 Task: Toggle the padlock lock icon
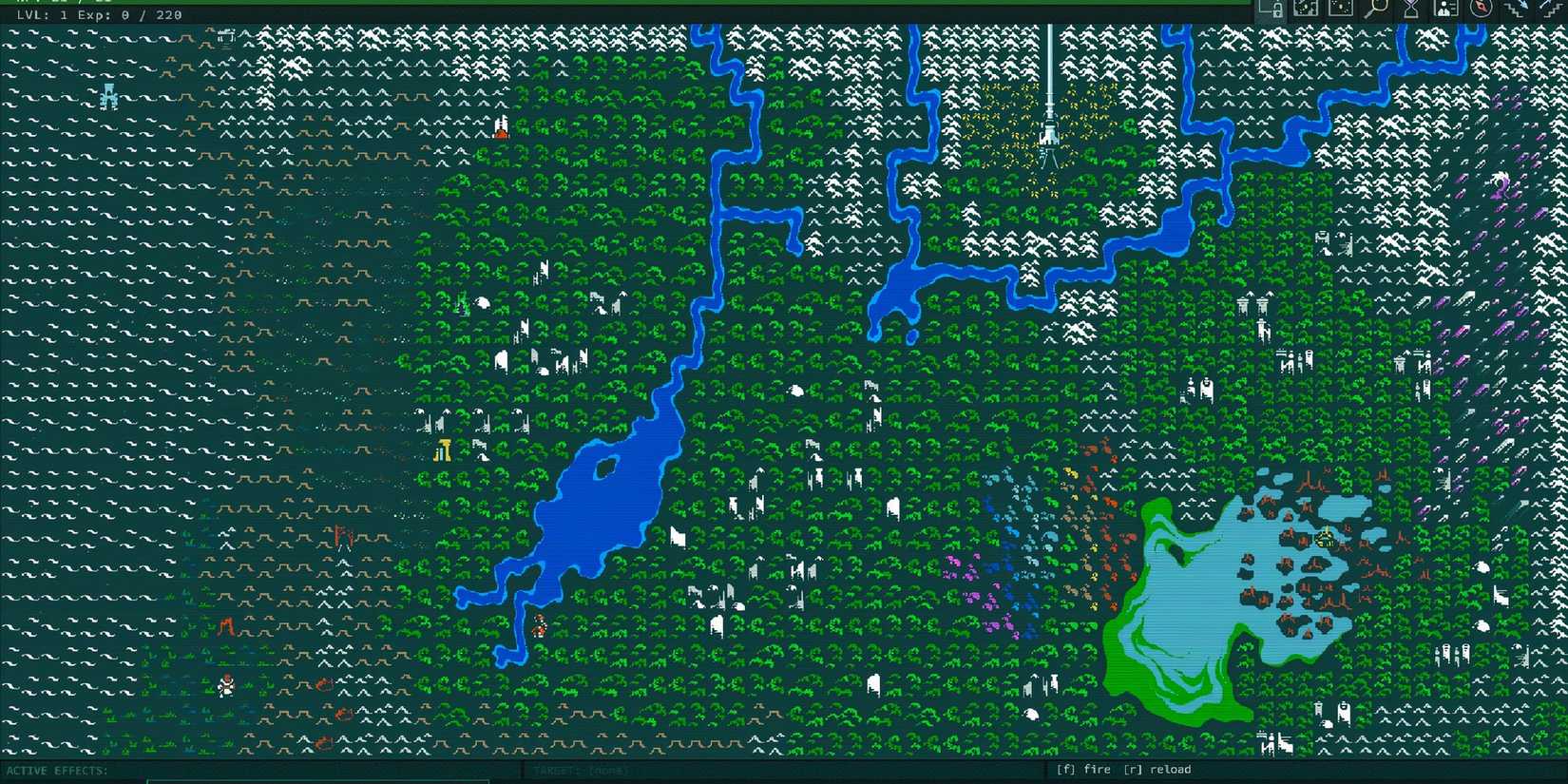tap(1276, 10)
